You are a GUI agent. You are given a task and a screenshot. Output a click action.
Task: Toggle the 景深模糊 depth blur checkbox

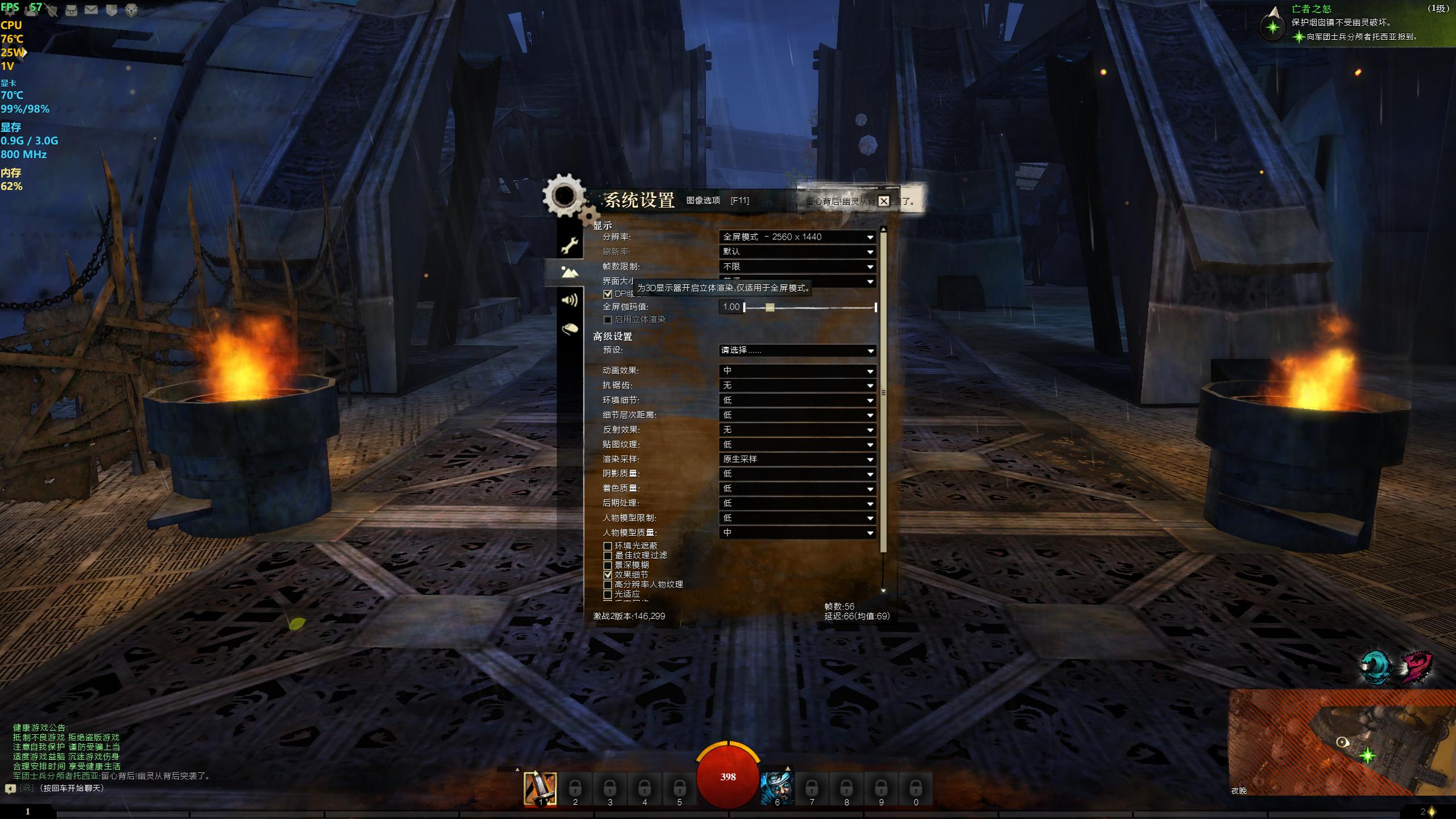(x=607, y=565)
